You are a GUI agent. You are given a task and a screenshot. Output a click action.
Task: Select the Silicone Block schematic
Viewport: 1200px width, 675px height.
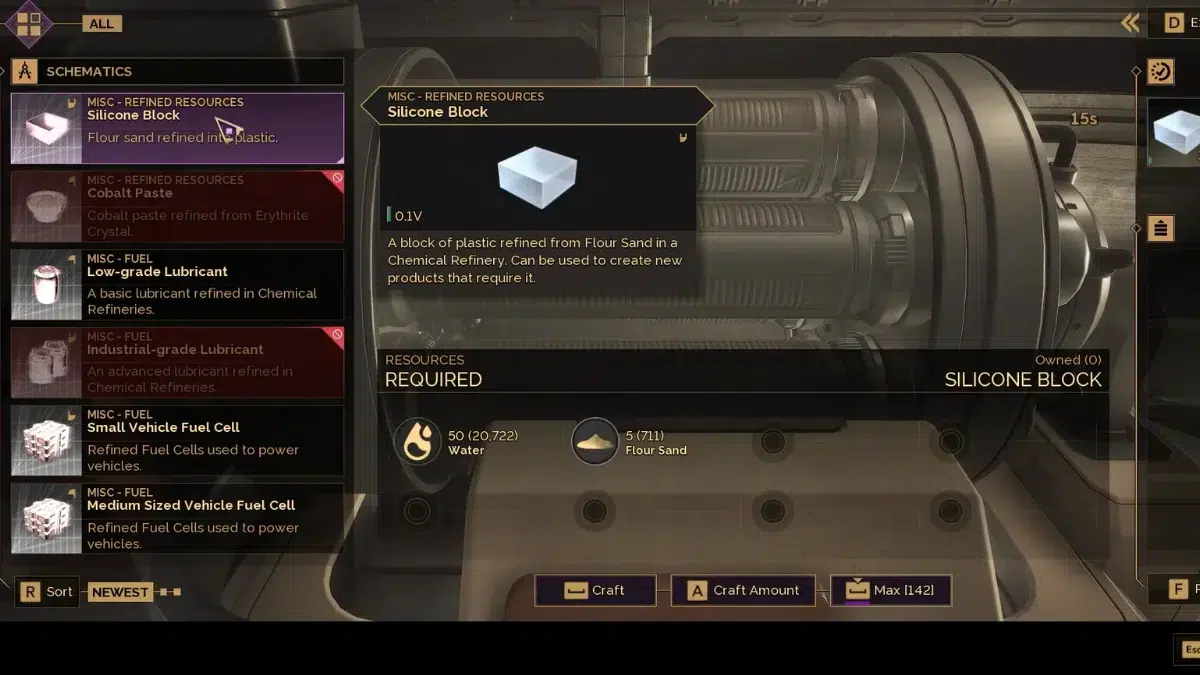[177, 128]
